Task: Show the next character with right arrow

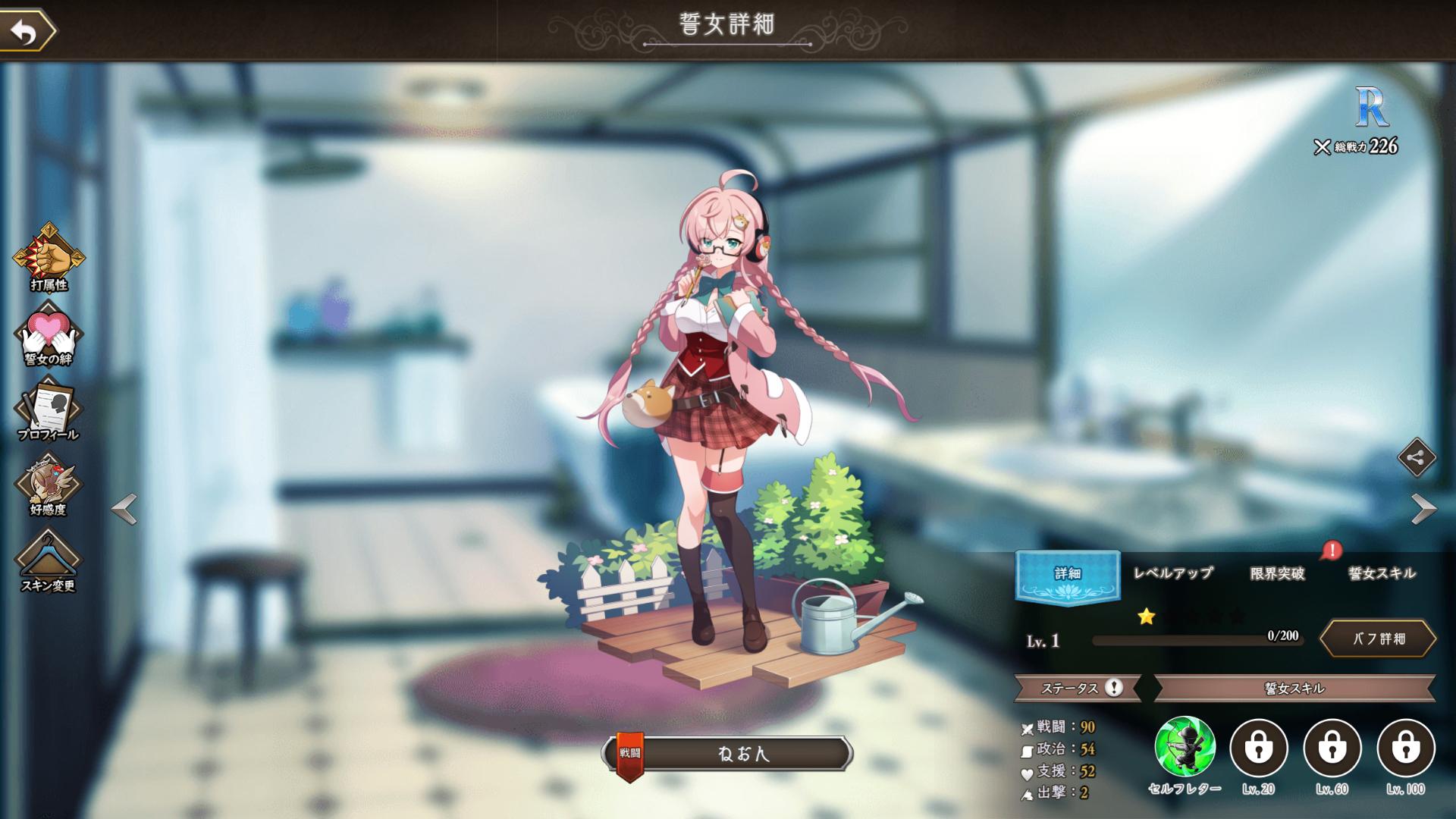Action: pos(1423,509)
